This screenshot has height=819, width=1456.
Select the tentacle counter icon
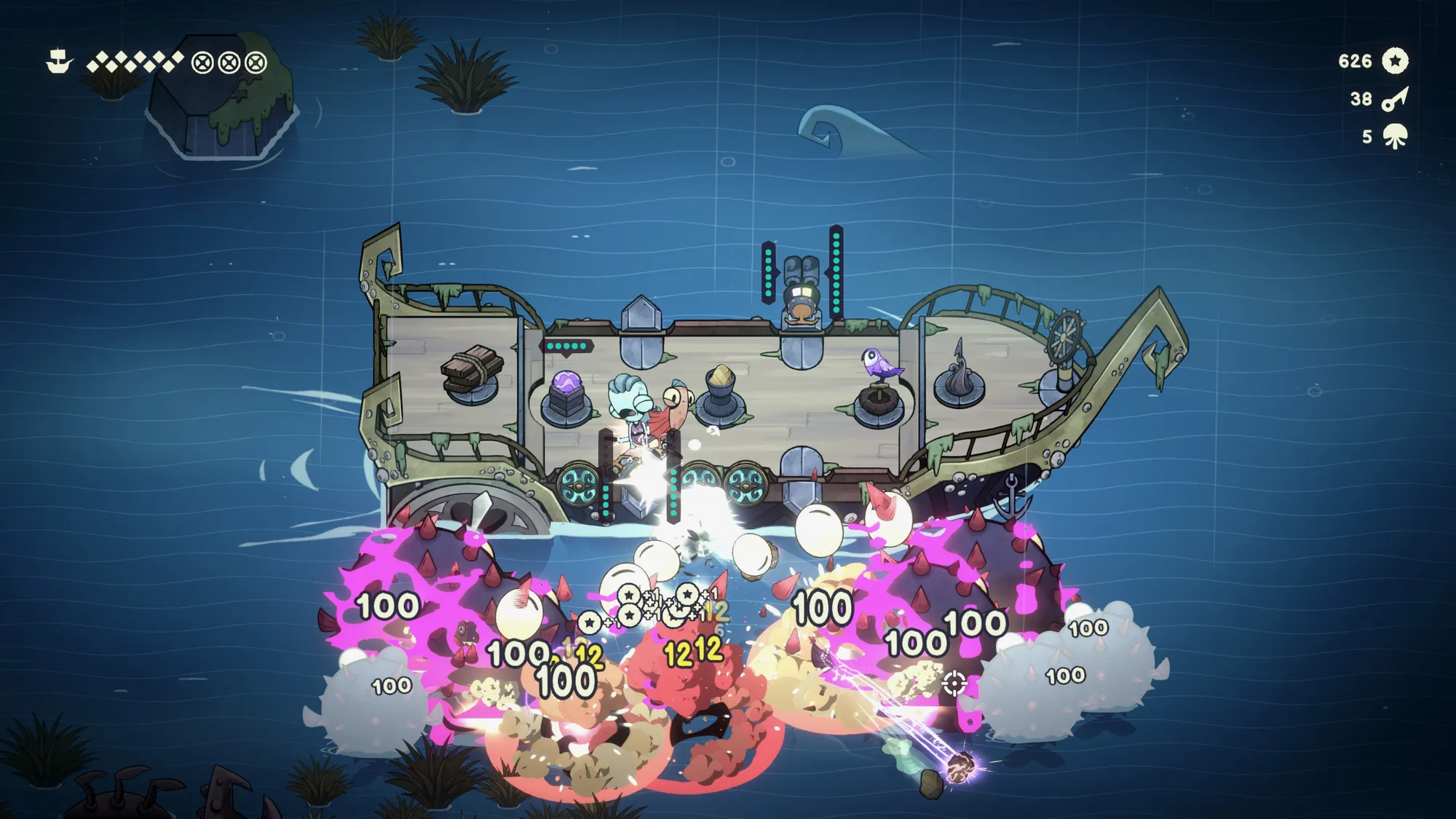[1395, 136]
